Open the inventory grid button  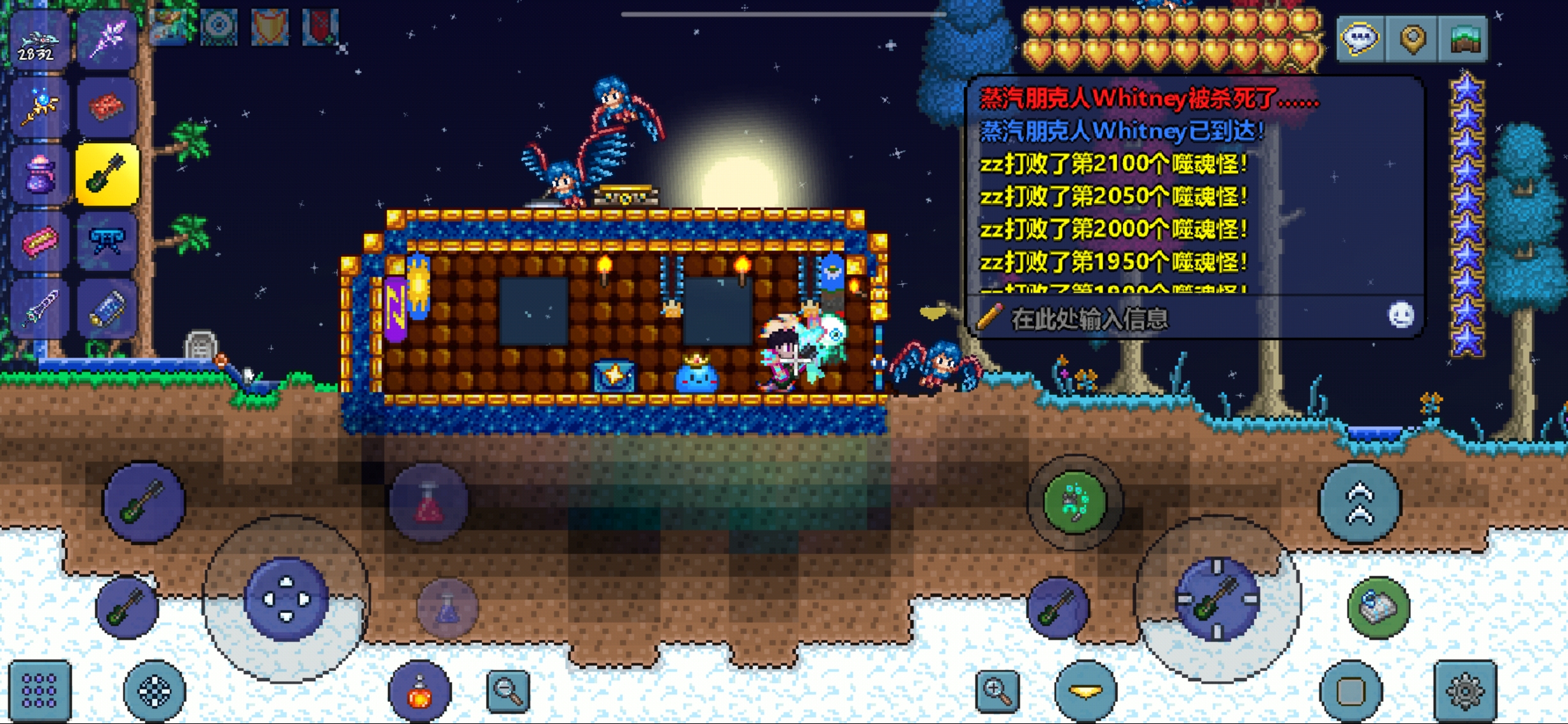(40, 691)
